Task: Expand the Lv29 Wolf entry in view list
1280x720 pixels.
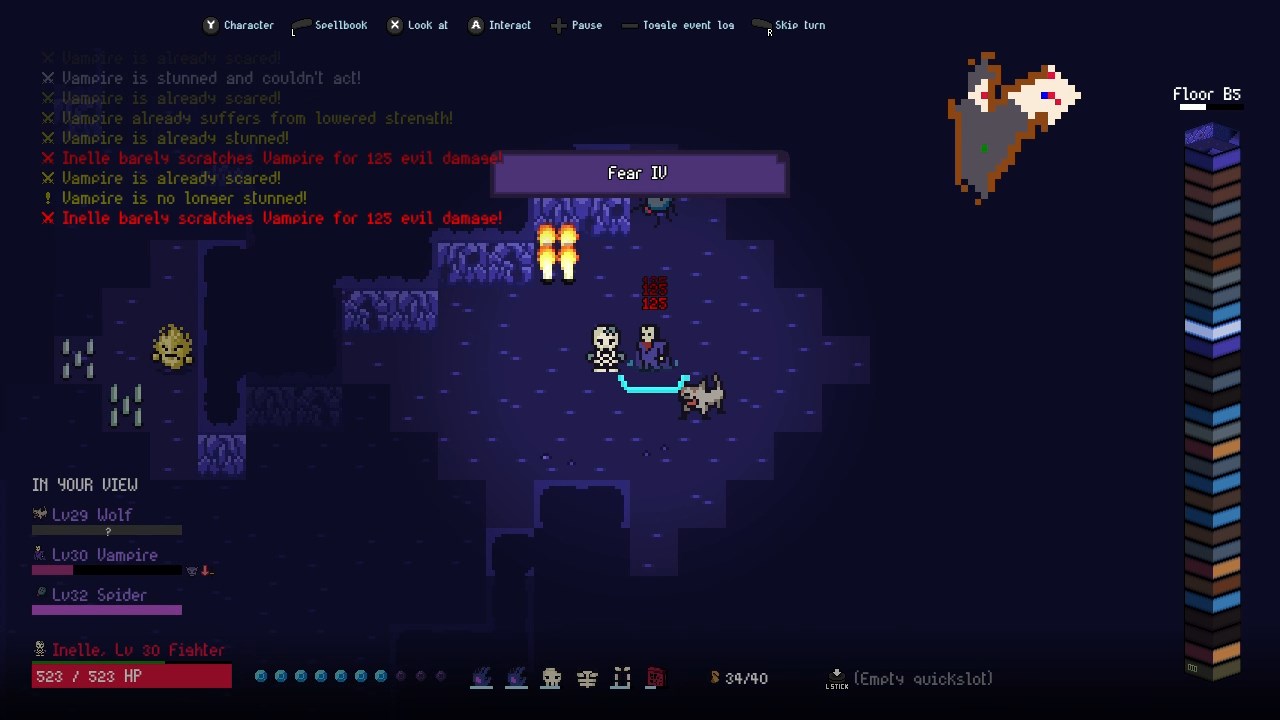Action: [90, 514]
